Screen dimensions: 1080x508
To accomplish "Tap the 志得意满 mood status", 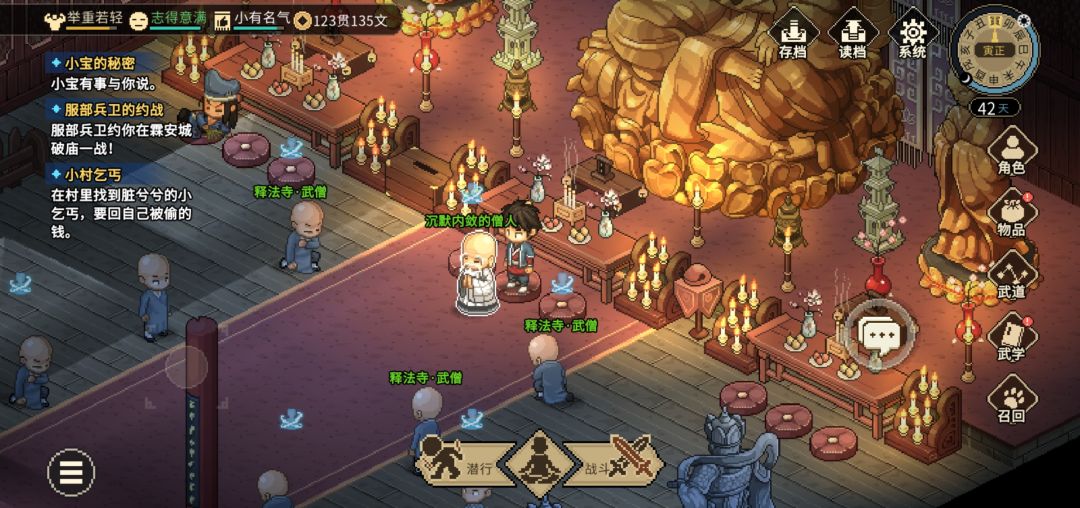I will (x=169, y=19).
